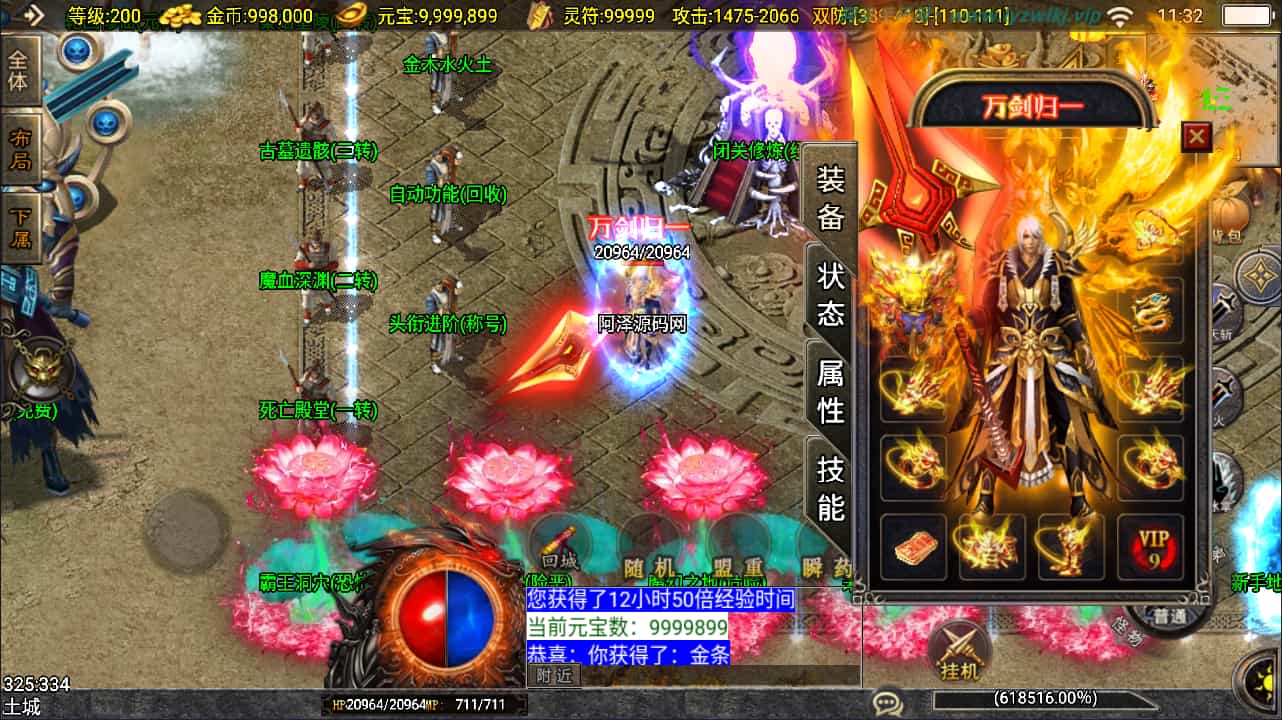The height and width of the screenshot is (720, 1282).
Task: Switch to the 装备 equipment tab
Action: [831, 197]
